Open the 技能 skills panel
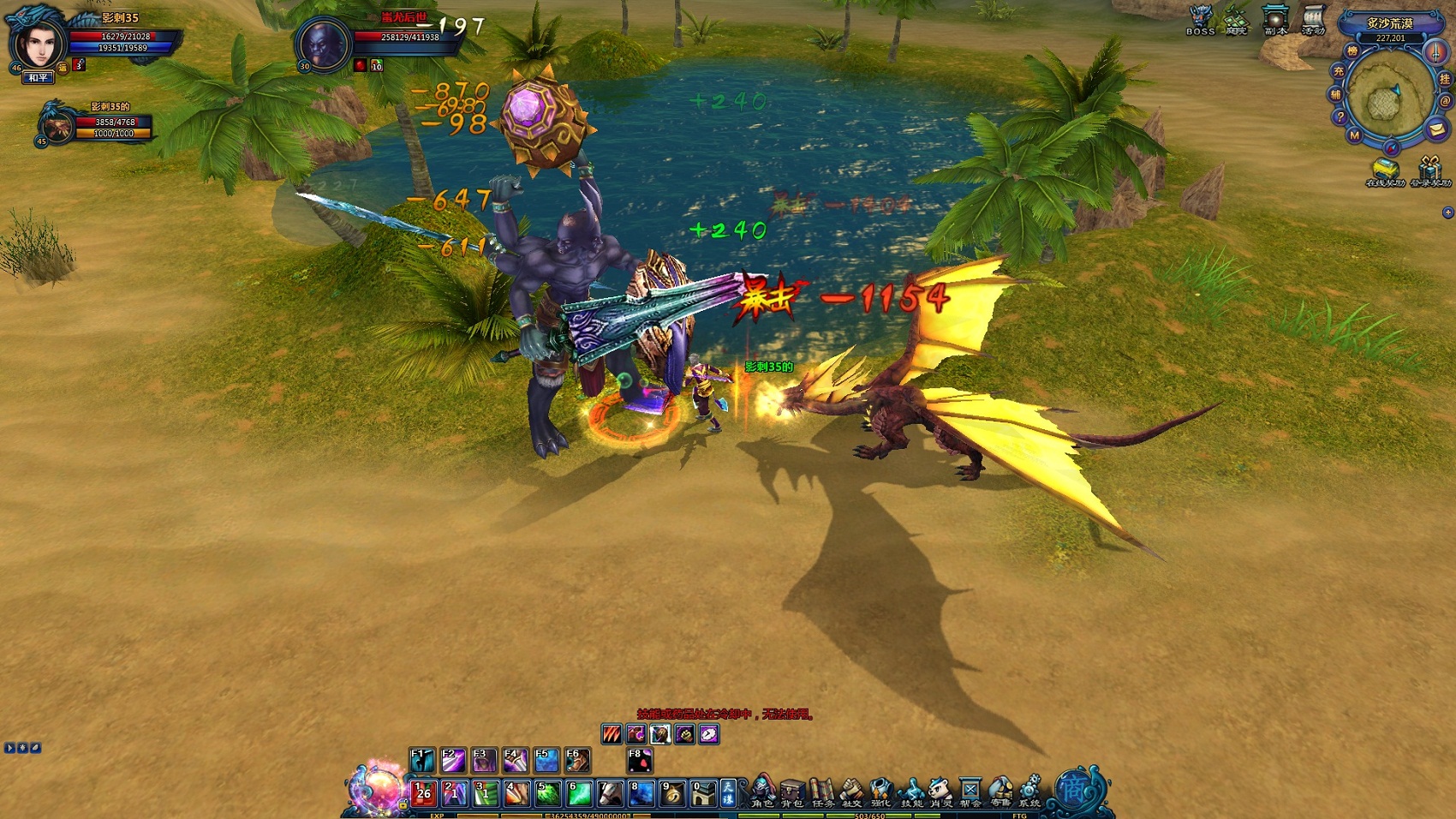 [x=911, y=791]
